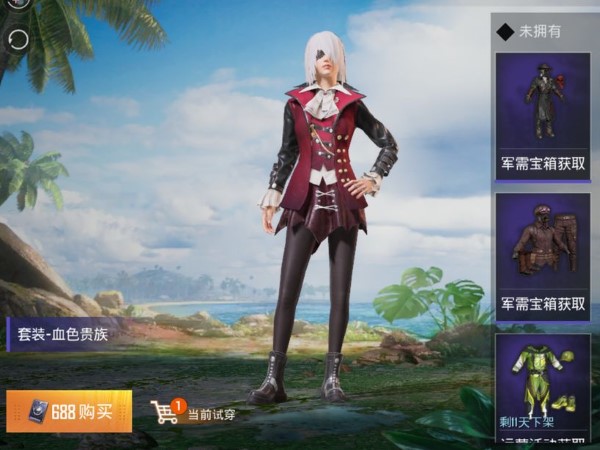600x450 pixels.
Task: Click the circular arrow reset icon
Action: [18, 39]
